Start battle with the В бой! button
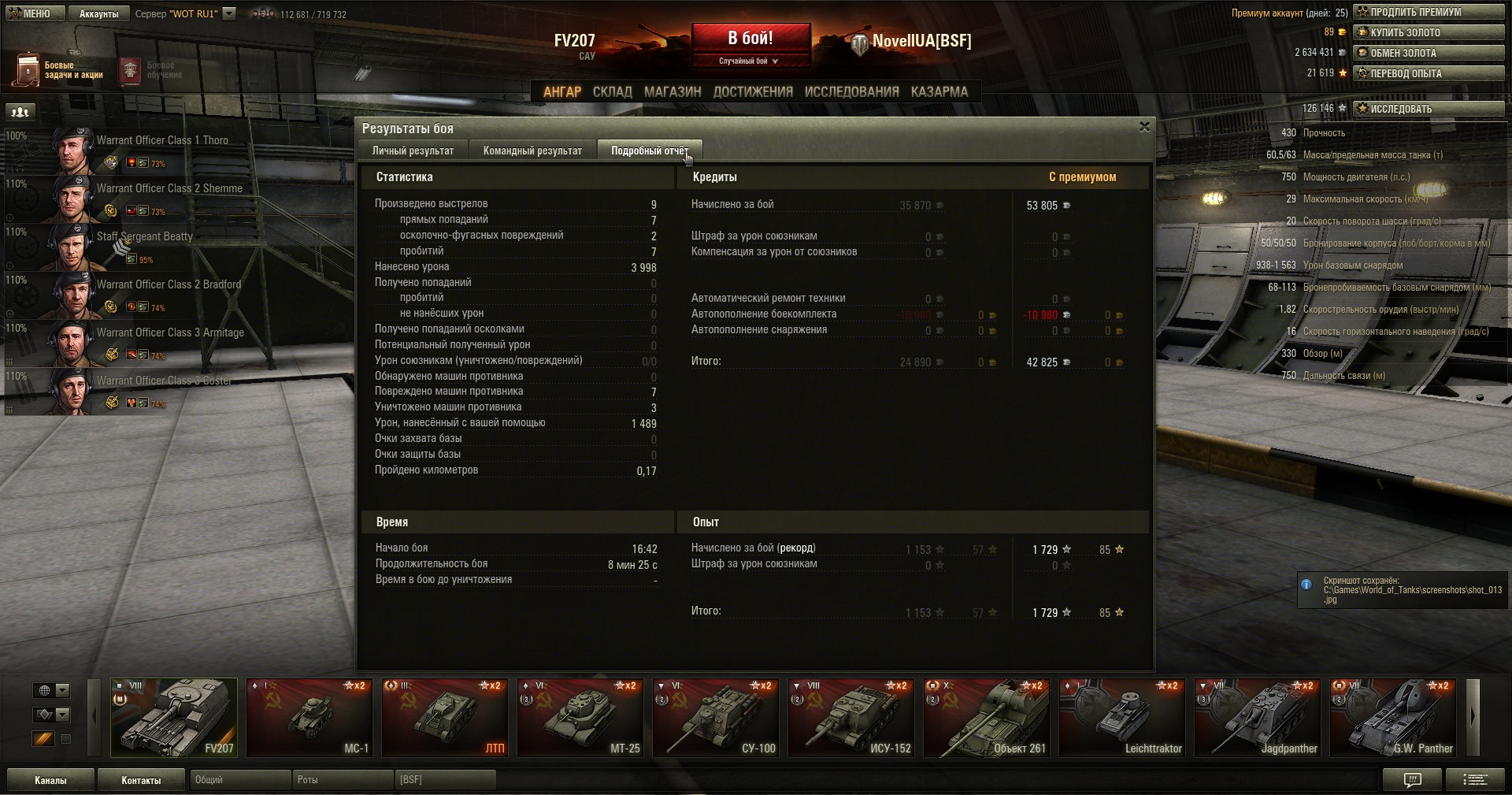This screenshot has width=1512, height=795. coord(750,39)
